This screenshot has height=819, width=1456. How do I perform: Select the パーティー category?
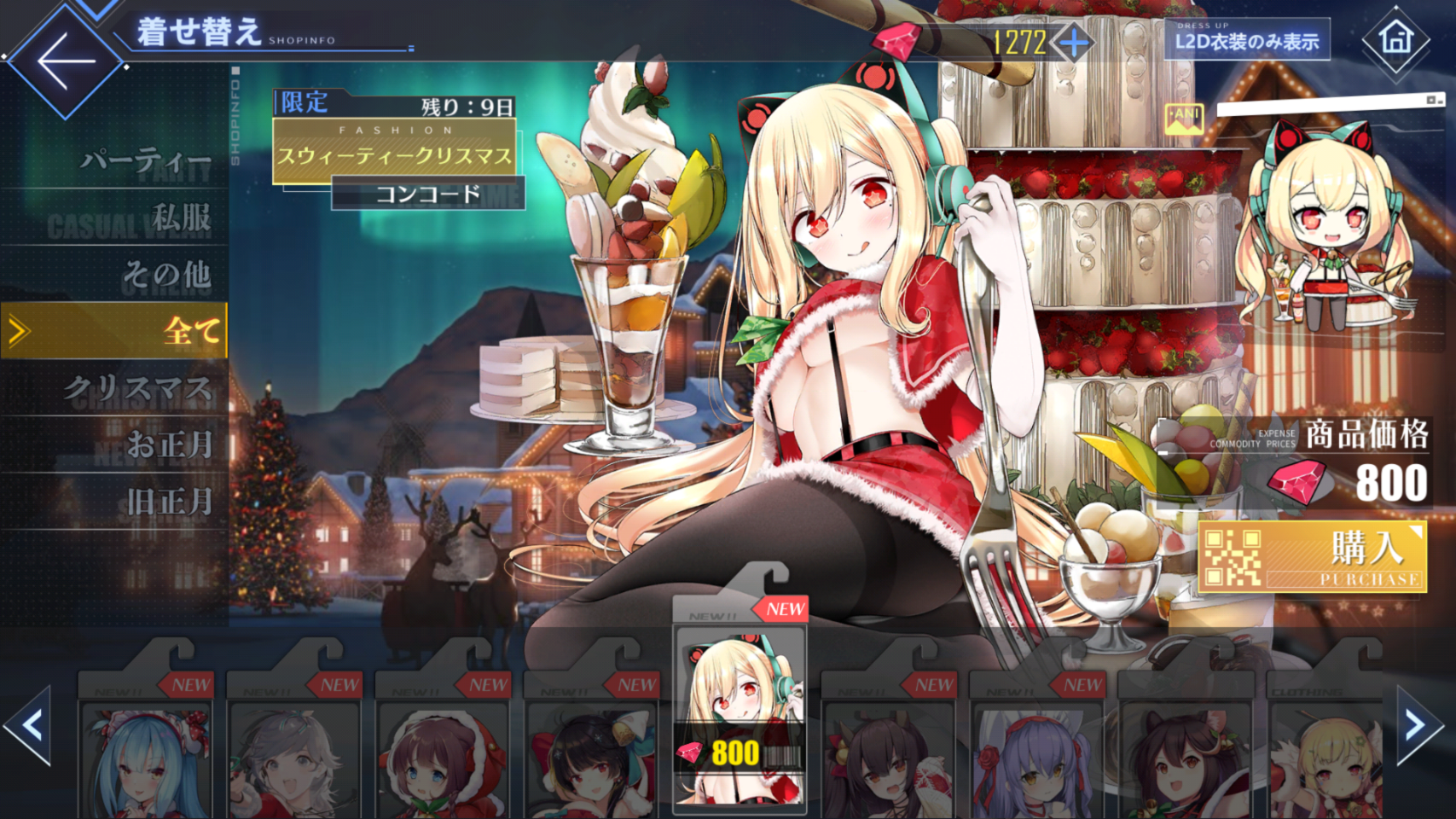[145, 160]
